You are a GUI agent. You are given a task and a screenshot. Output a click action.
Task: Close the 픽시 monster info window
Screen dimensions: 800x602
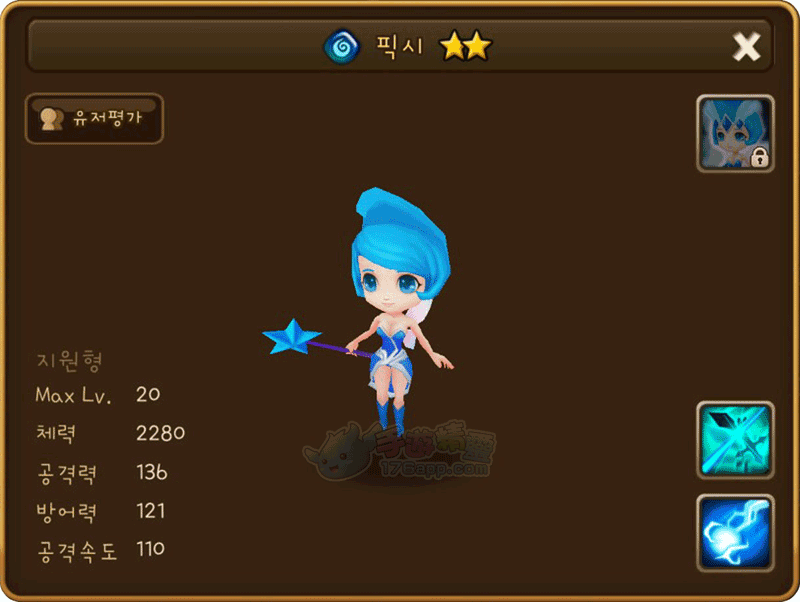746,46
